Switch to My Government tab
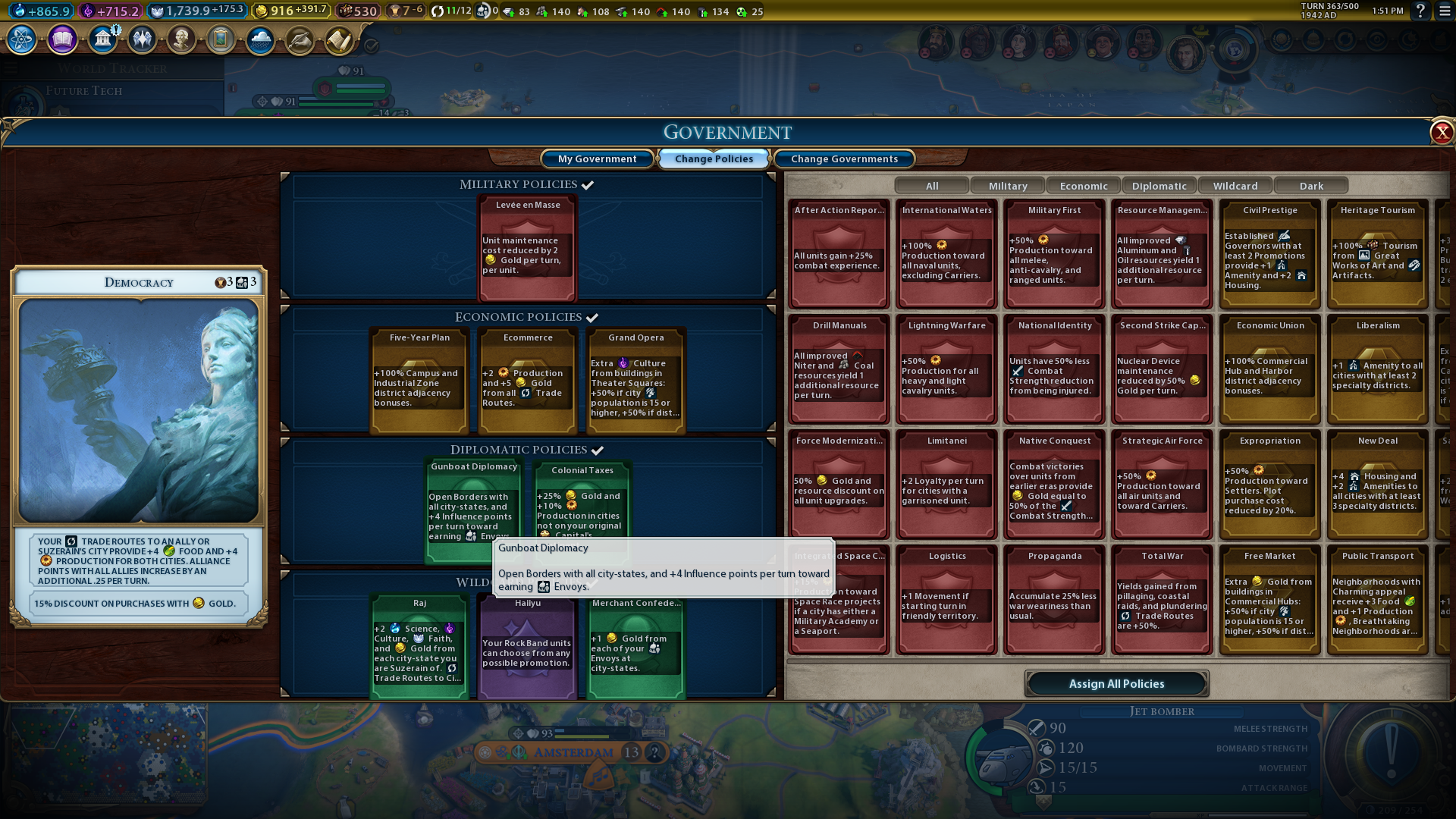 (x=597, y=158)
